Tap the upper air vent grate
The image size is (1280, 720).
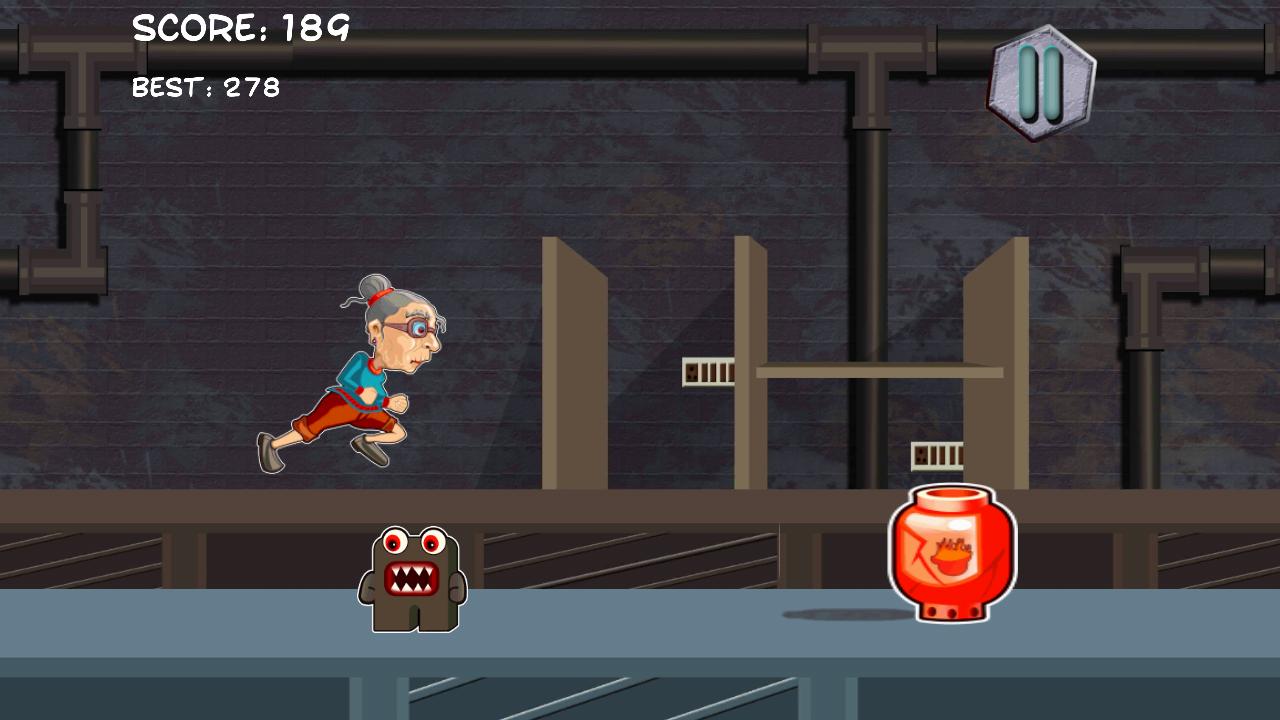pos(710,370)
